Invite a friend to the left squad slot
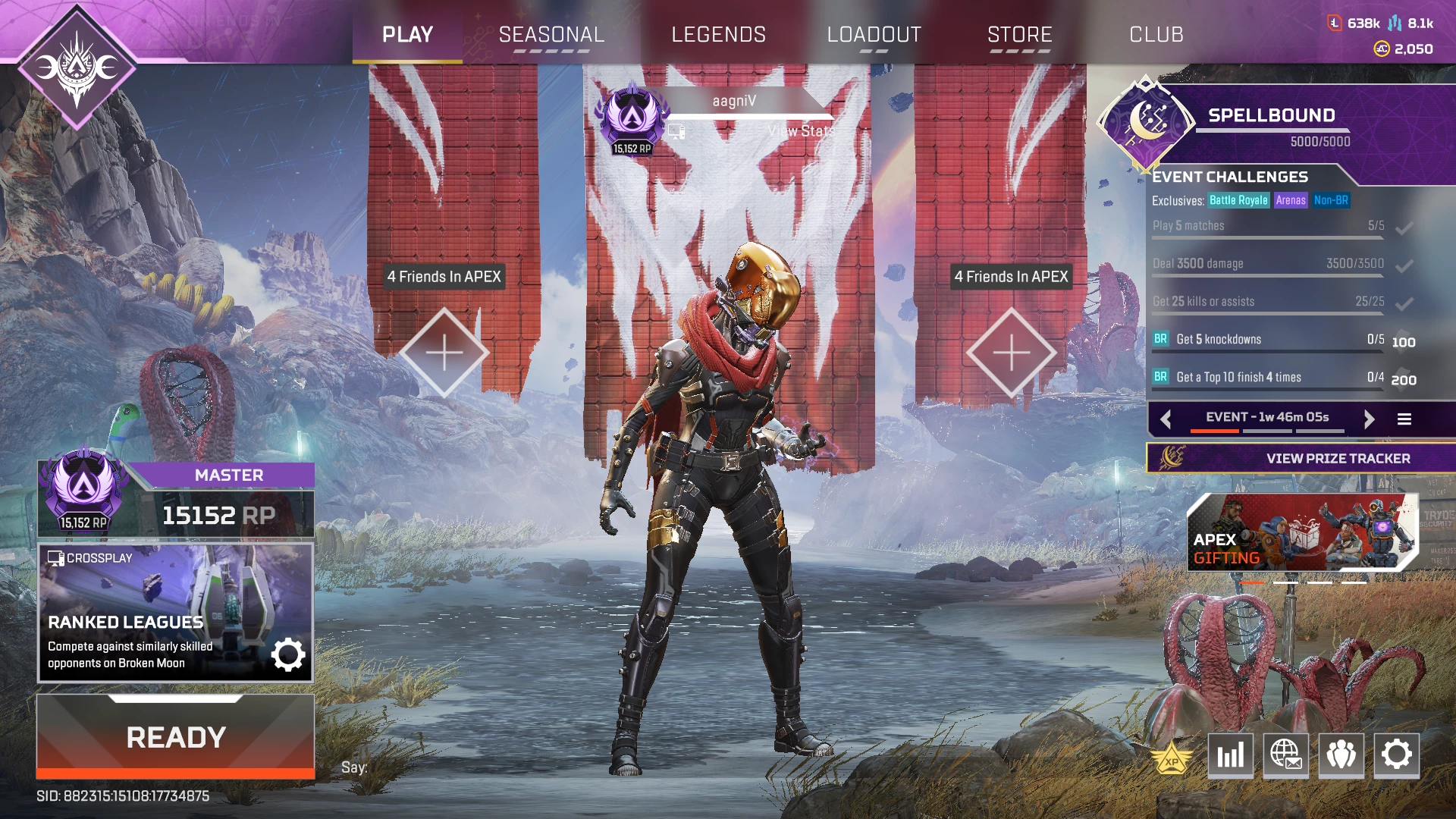Image resolution: width=1456 pixels, height=819 pixels. pyautogui.click(x=444, y=353)
